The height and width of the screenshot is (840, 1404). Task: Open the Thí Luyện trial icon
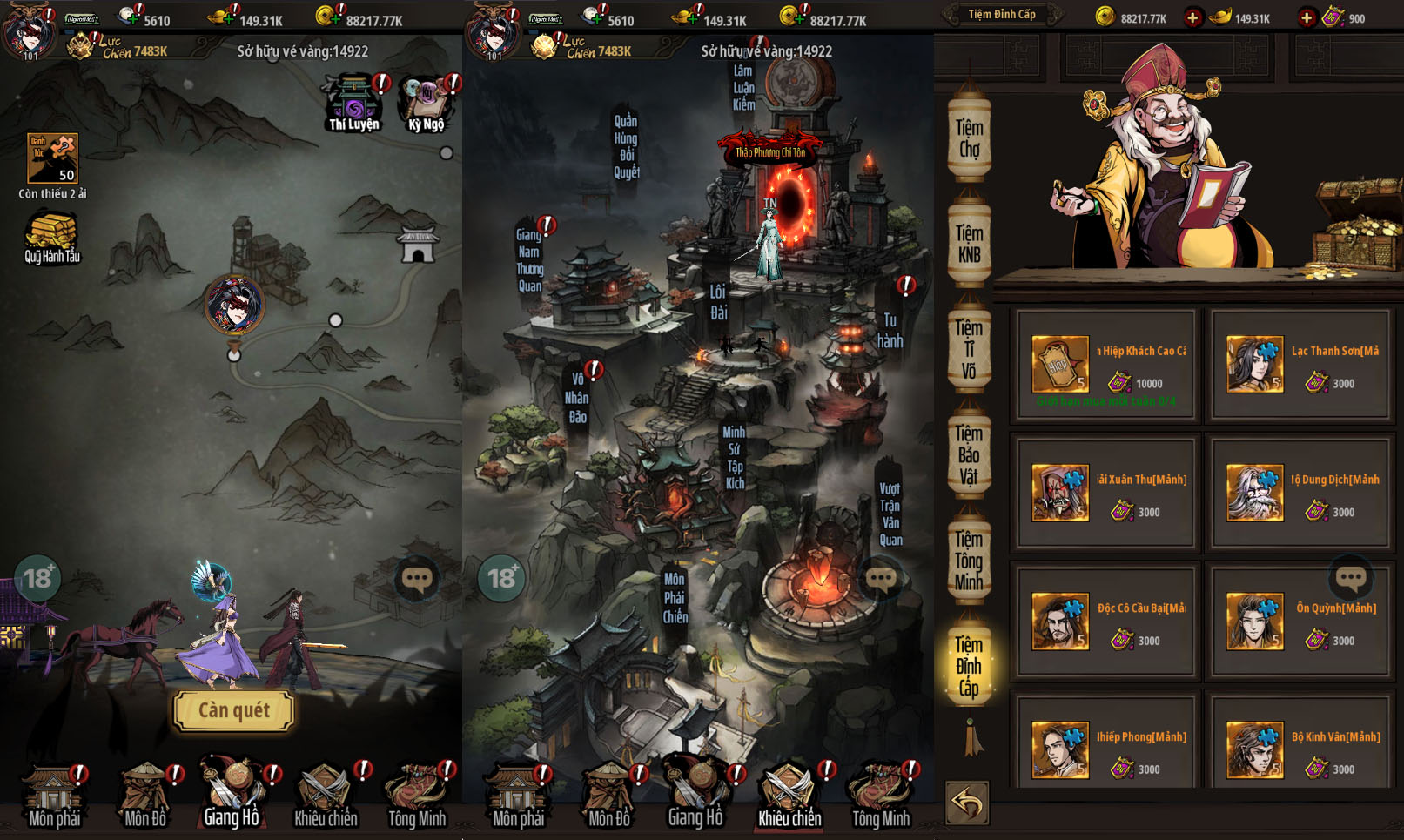353,103
